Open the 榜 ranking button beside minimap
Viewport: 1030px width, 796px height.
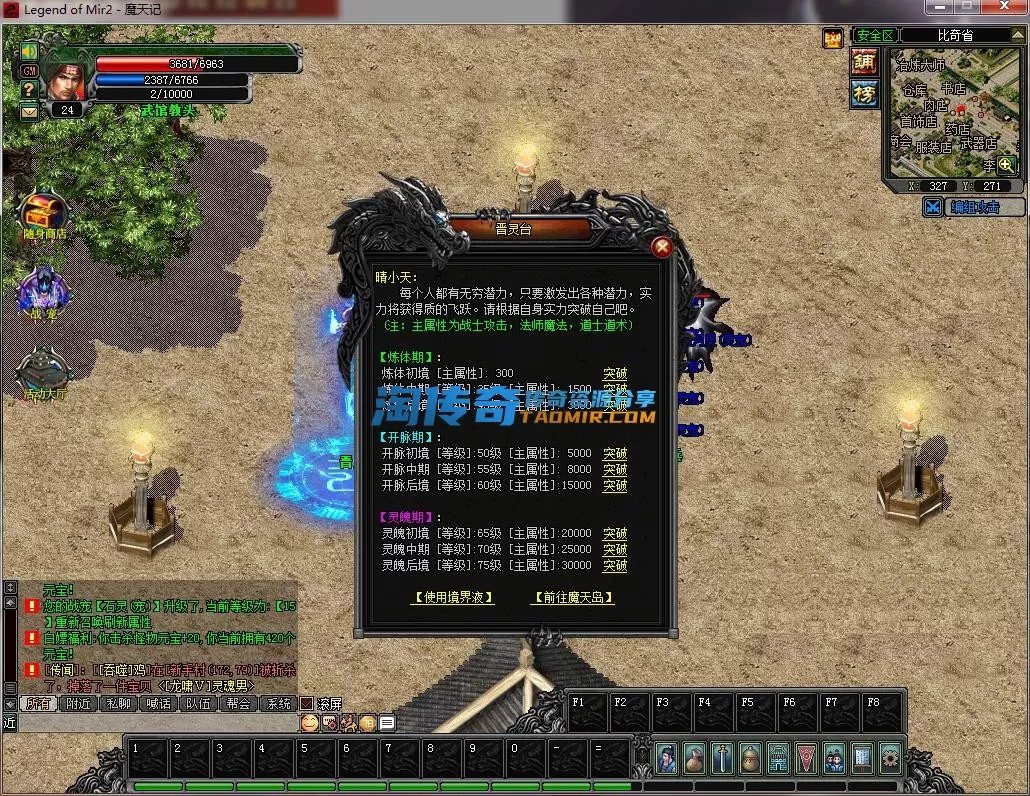pos(864,93)
